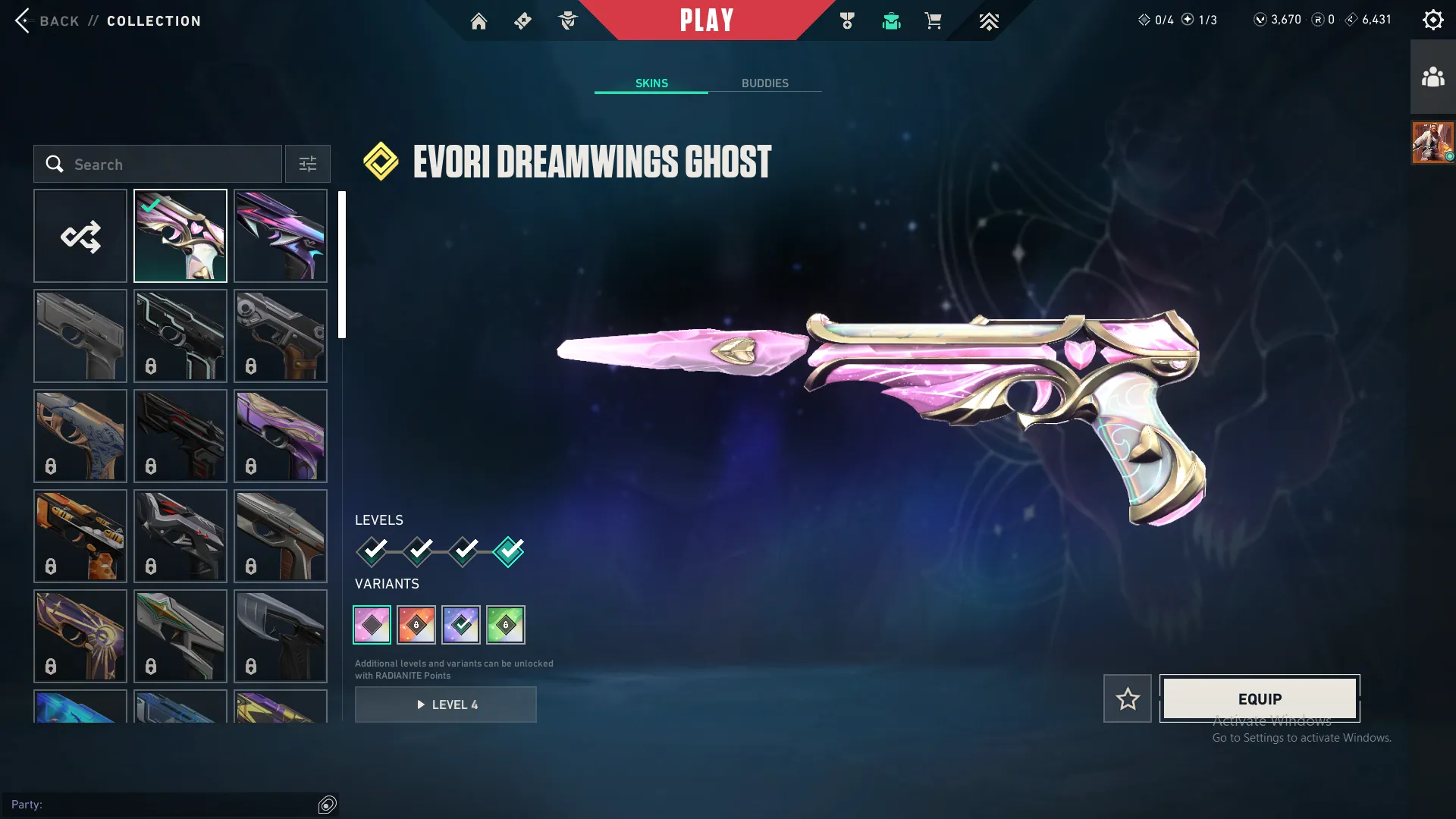Open the Agents page icon

568,20
